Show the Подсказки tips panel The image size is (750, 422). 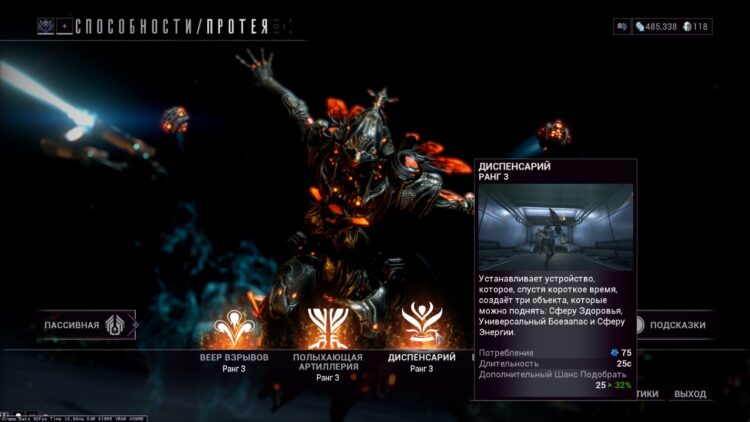click(x=677, y=325)
